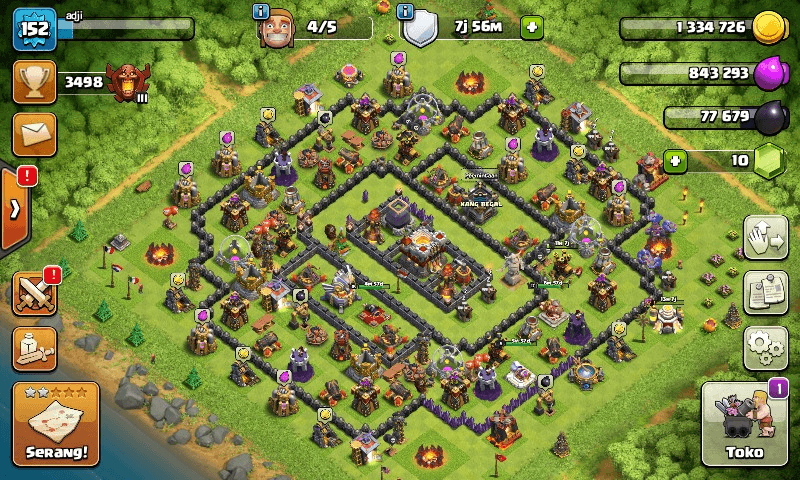
Task: Open the army overview button
Action: (33, 347)
